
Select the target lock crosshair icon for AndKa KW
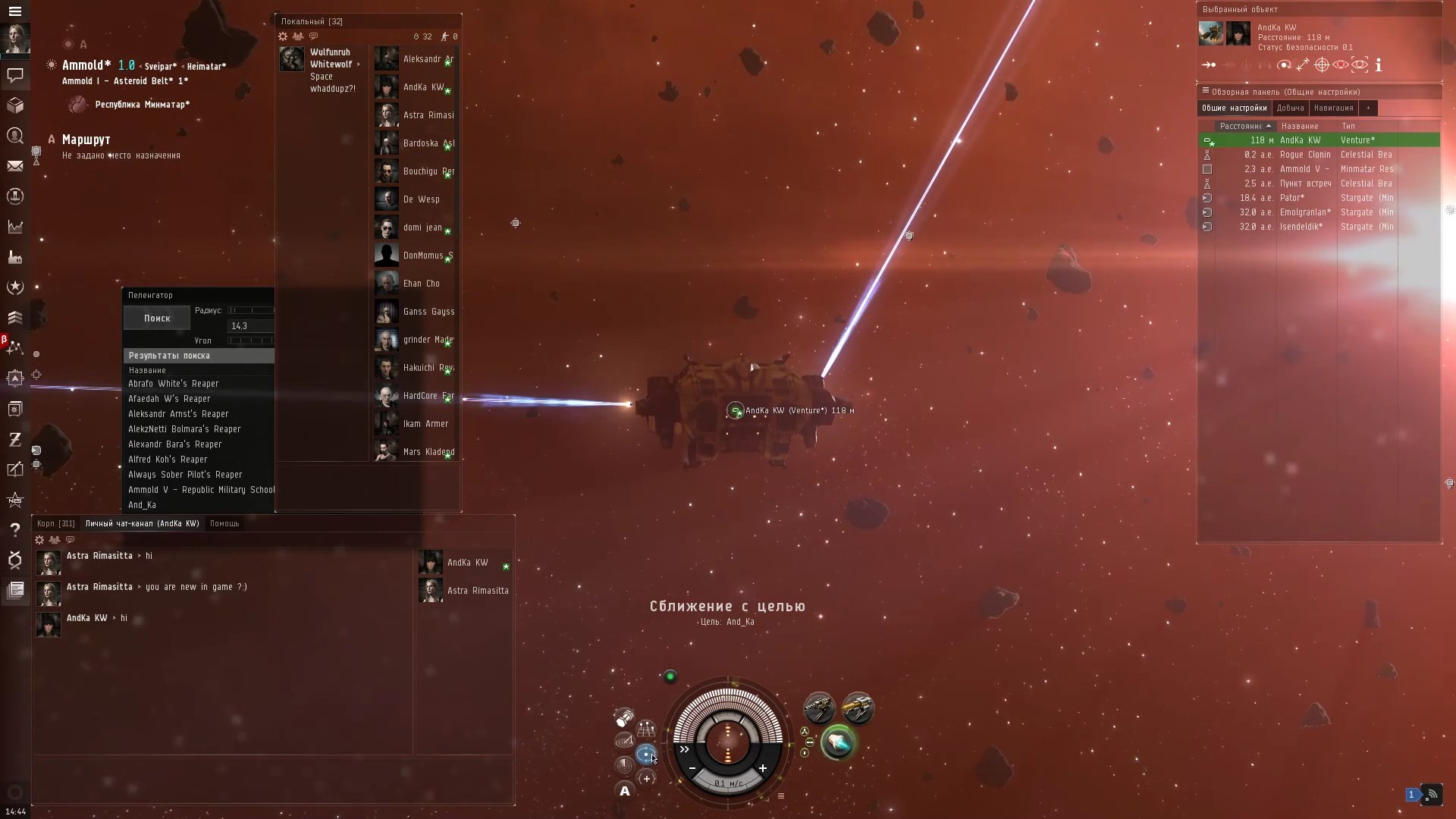point(1322,64)
